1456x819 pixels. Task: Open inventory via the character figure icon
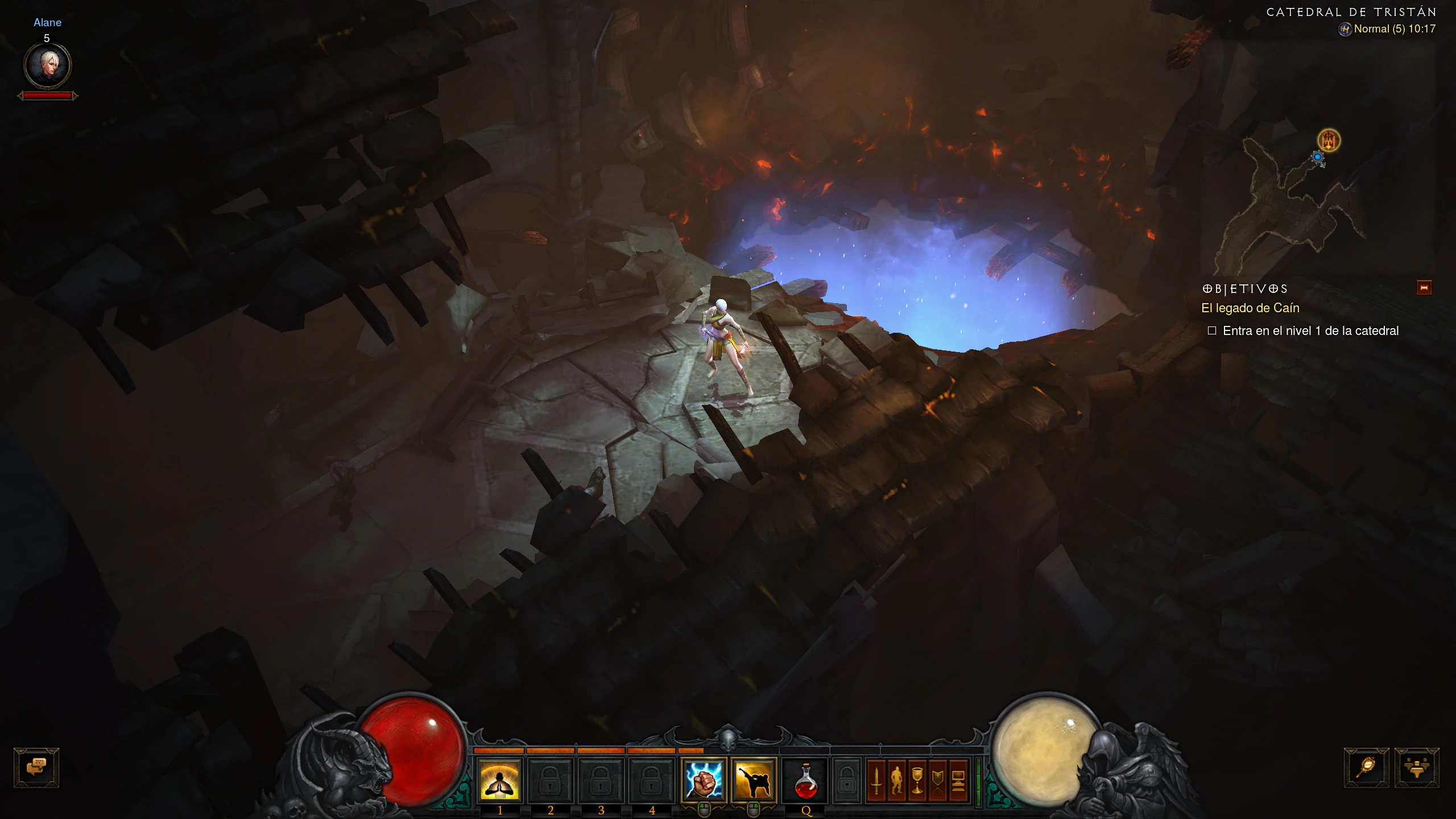pyautogui.click(x=897, y=780)
